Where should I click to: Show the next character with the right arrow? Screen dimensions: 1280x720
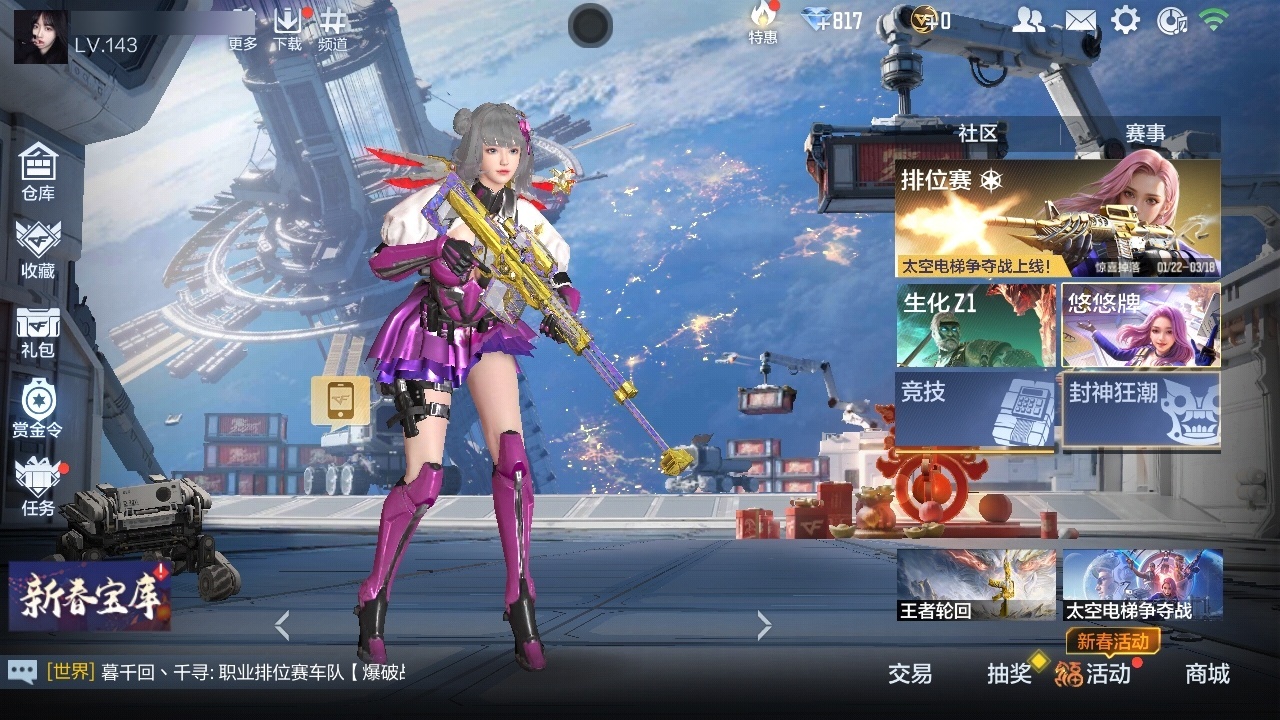(x=765, y=626)
